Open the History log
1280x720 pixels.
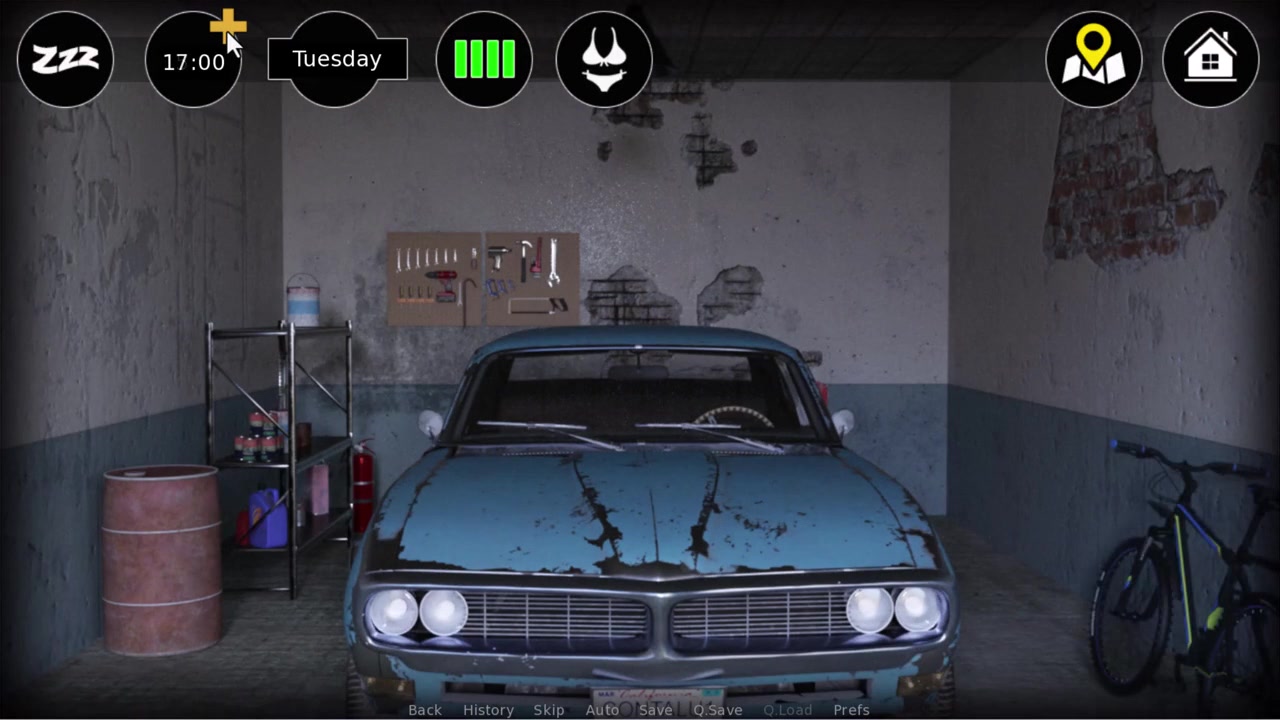click(488, 710)
